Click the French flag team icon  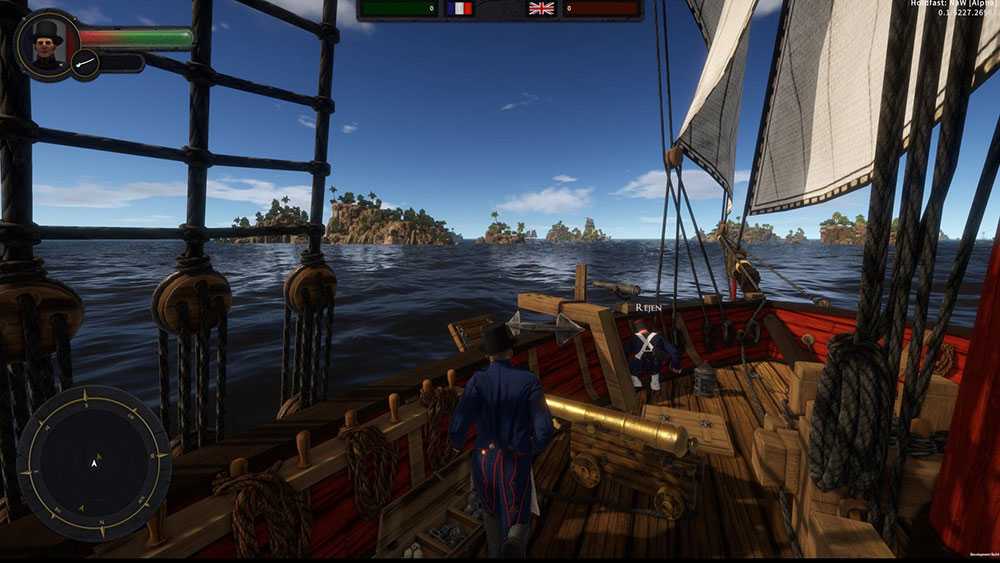tap(460, 9)
